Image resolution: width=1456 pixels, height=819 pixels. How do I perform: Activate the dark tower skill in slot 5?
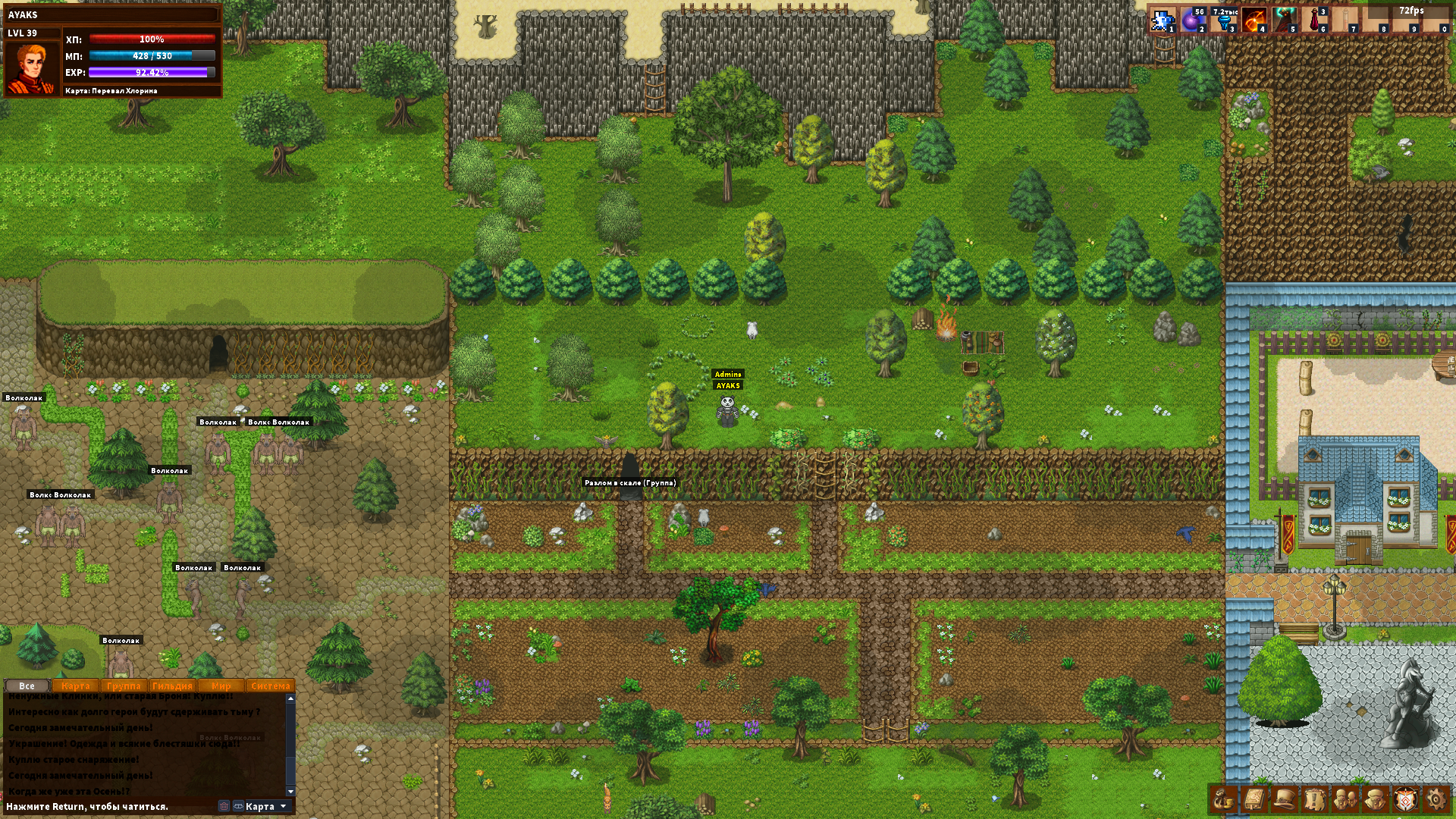click(x=1284, y=20)
